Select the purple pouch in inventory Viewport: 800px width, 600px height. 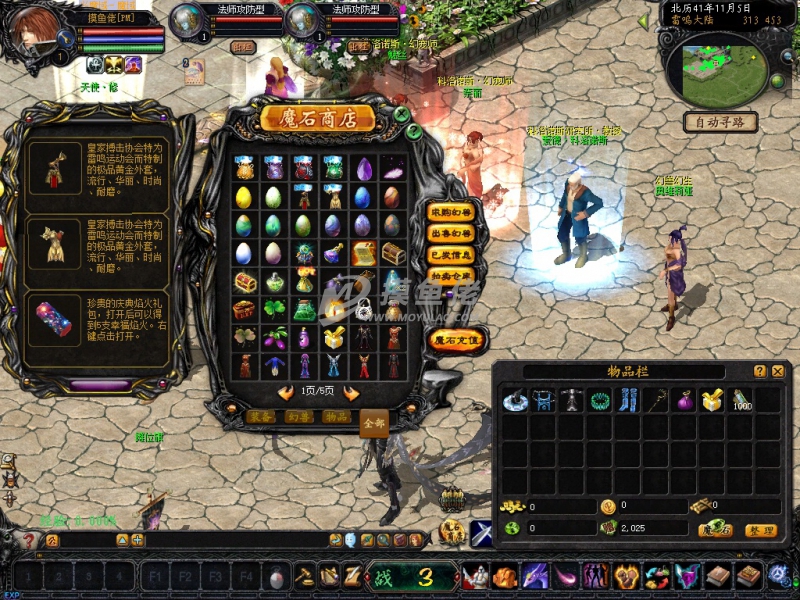684,402
